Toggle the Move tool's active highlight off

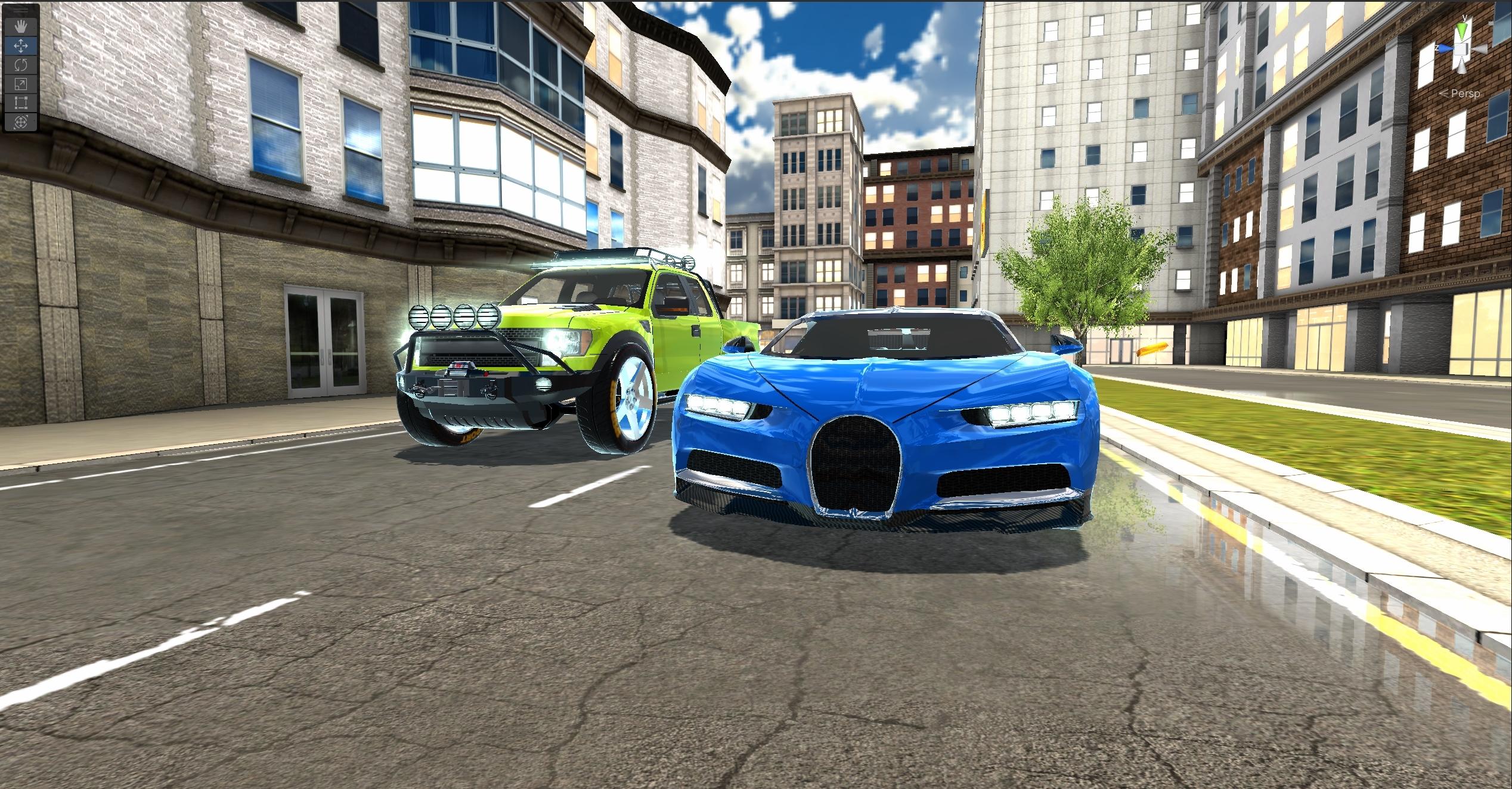(x=21, y=46)
